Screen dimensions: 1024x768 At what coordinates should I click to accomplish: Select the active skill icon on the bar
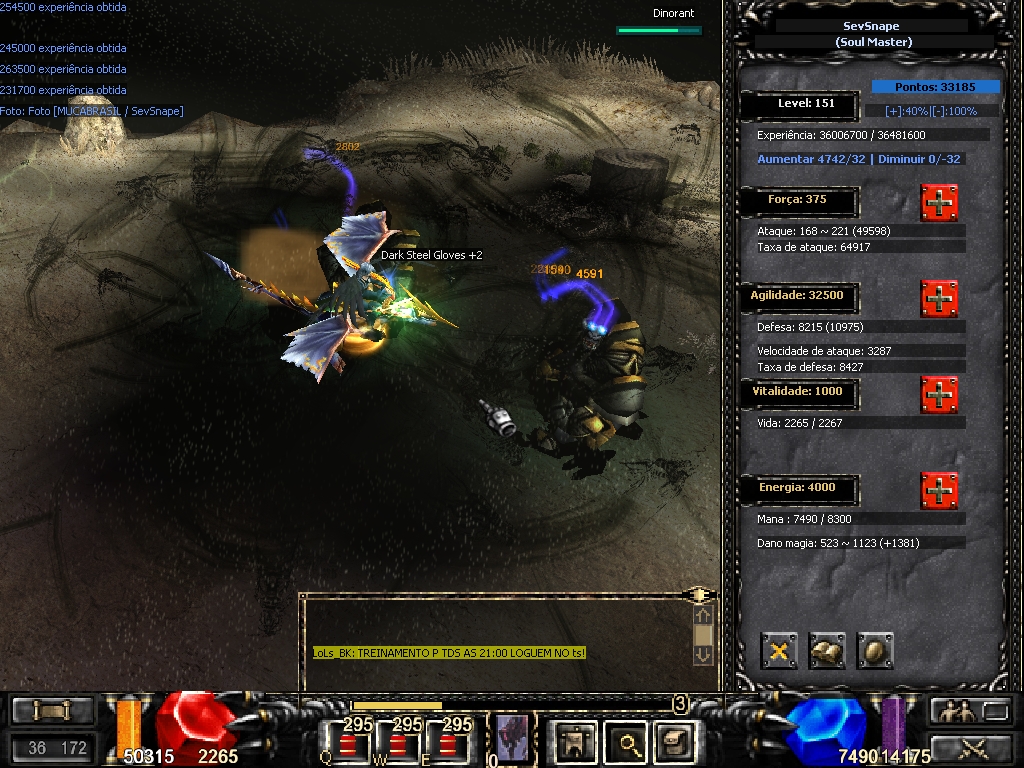[511, 739]
